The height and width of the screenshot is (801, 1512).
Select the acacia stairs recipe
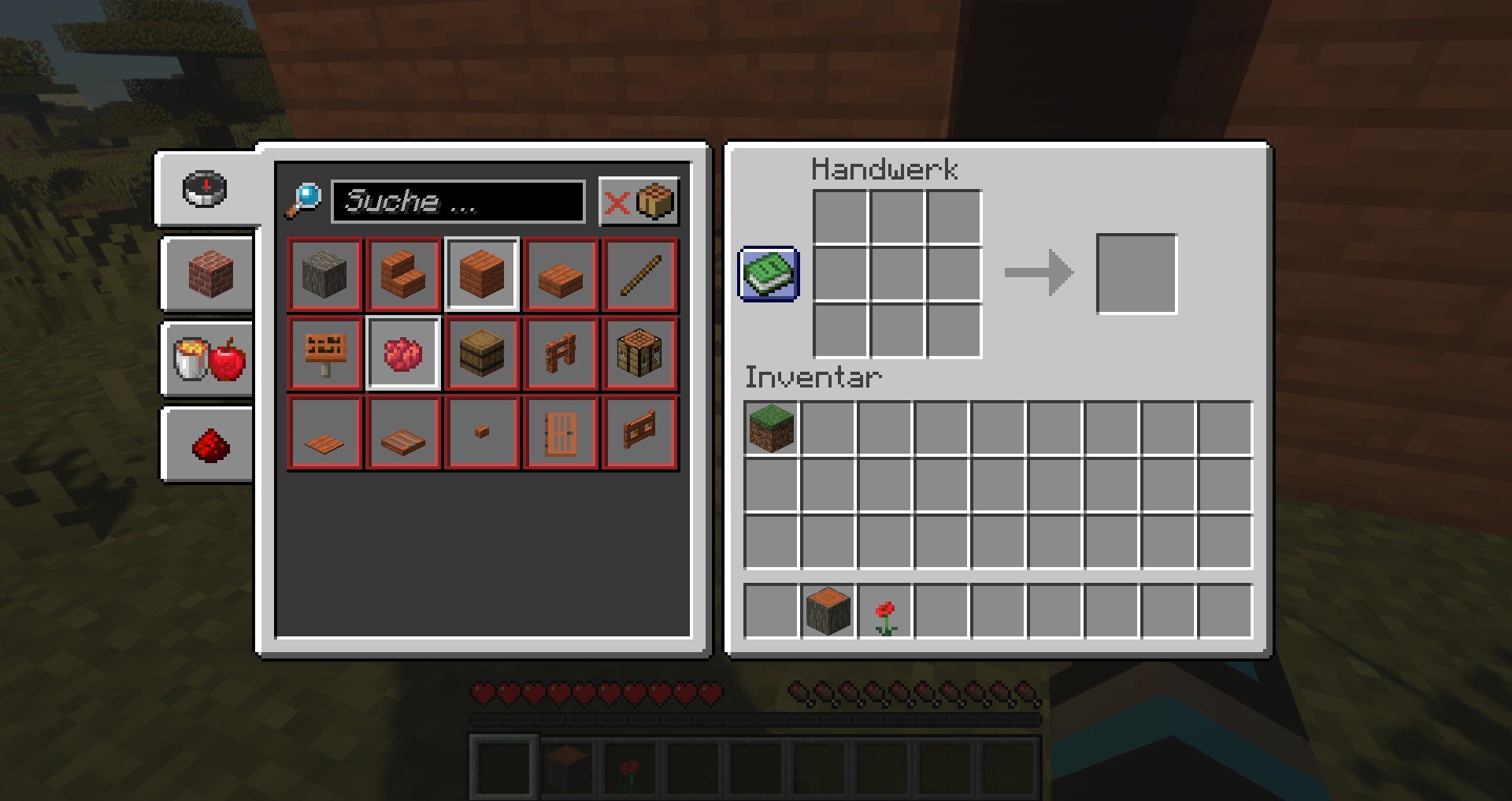[403, 275]
